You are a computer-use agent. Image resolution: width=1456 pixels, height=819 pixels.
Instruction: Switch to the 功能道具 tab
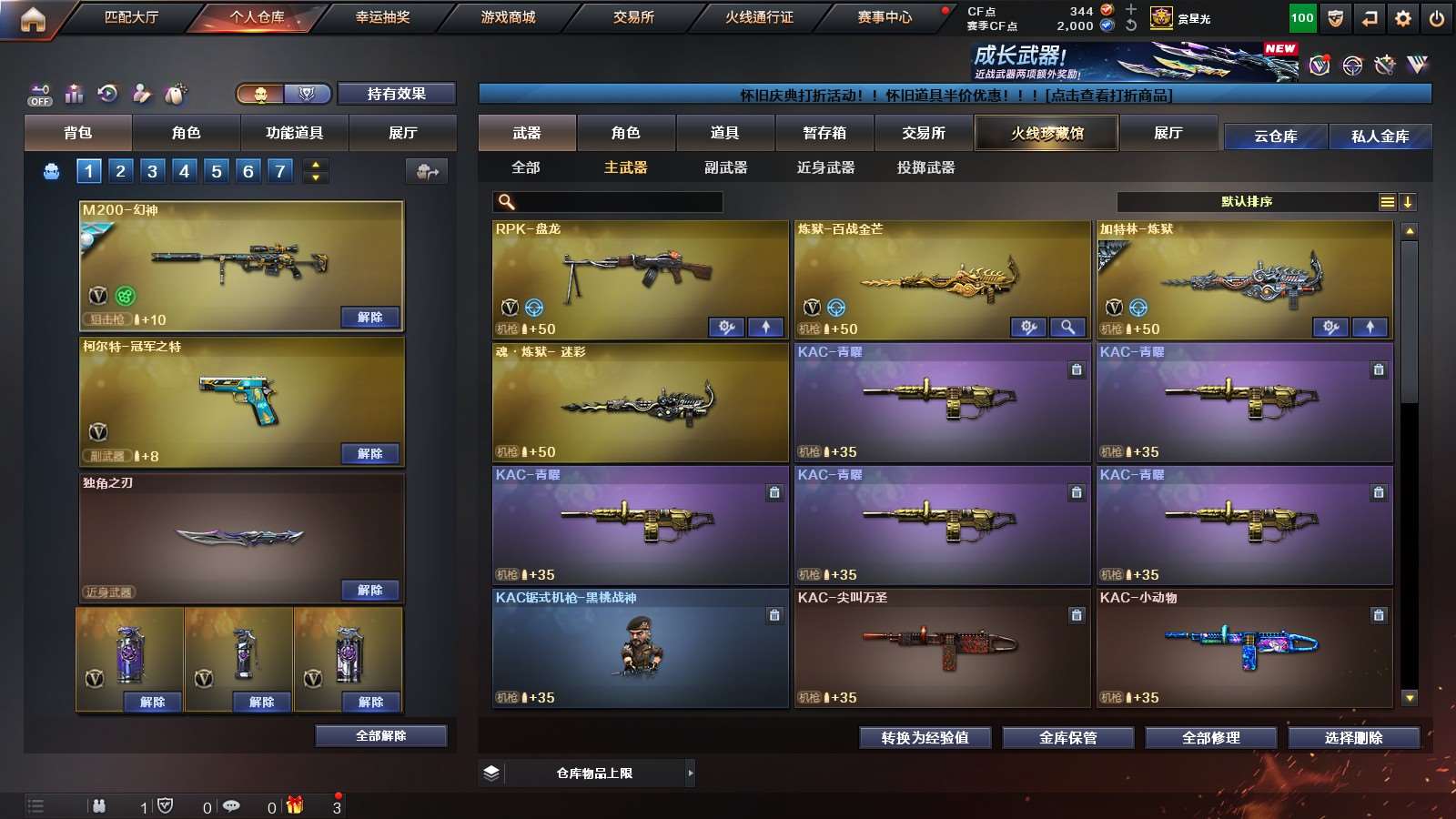(294, 133)
